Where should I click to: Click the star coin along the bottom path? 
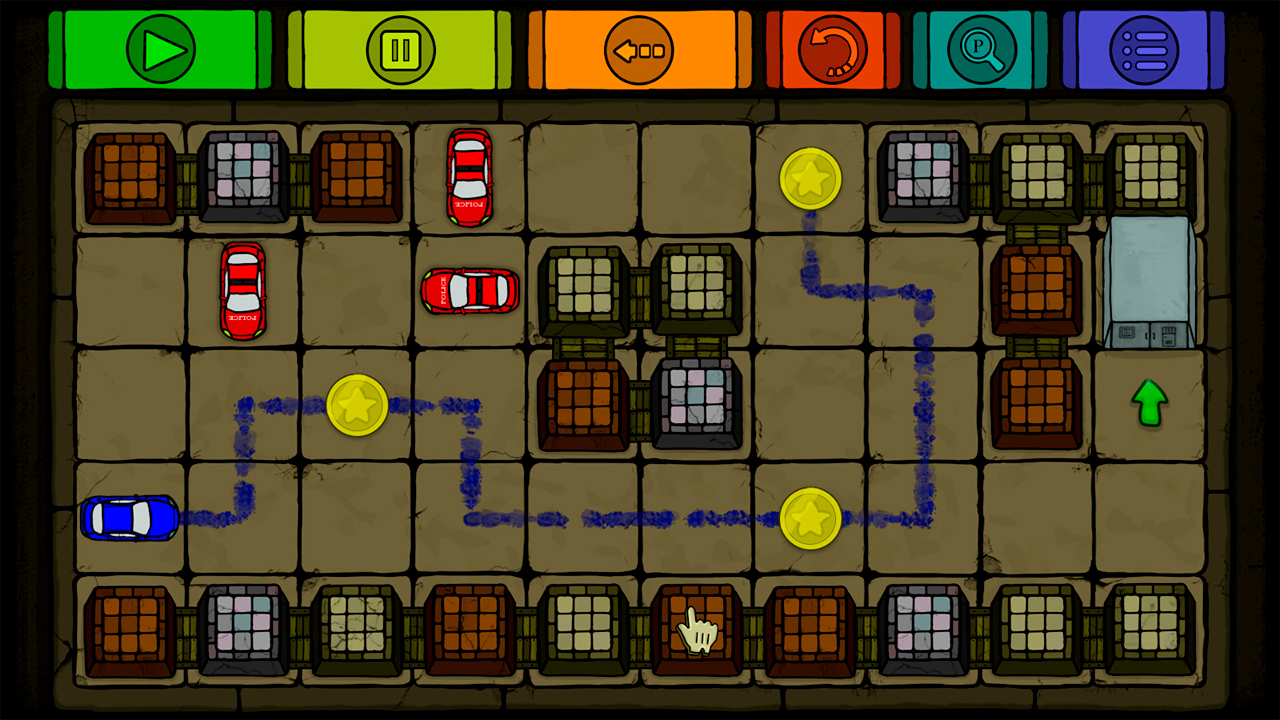[x=811, y=518]
